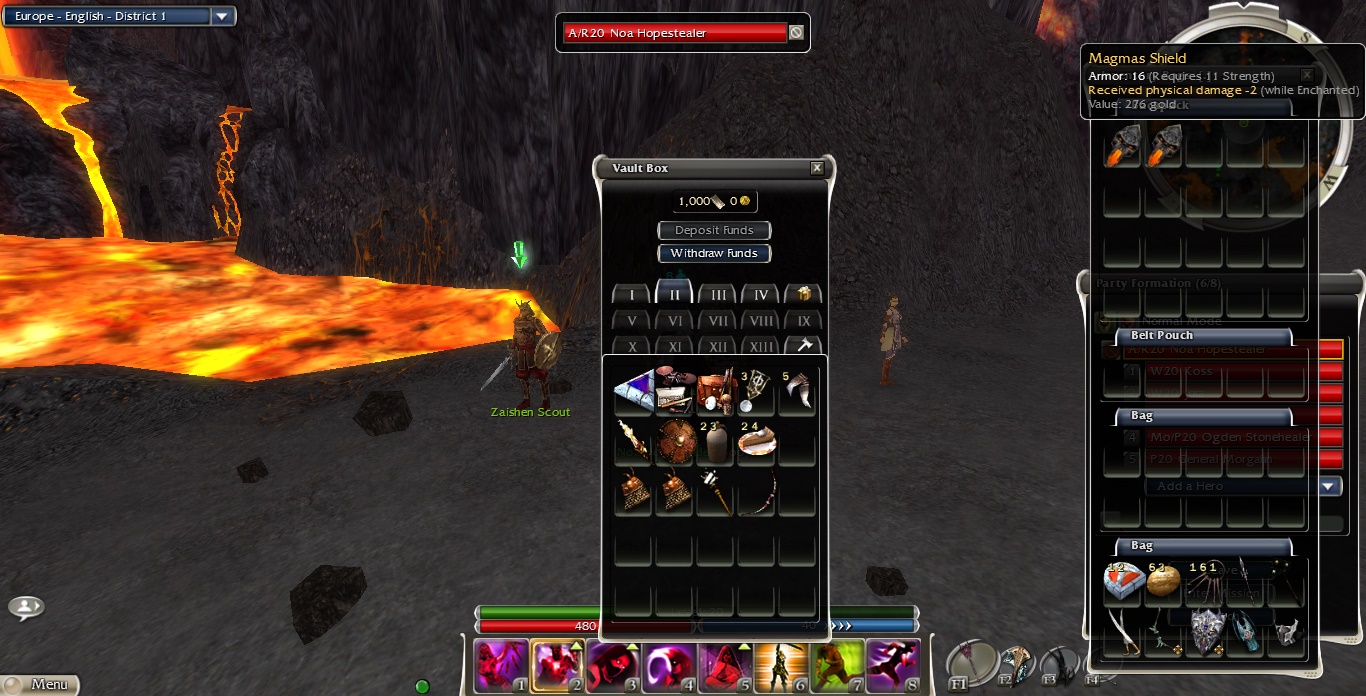This screenshot has height=696, width=1366.
Task: Click Withdraw Funds in the vault
Action: click(x=714, y=253)
